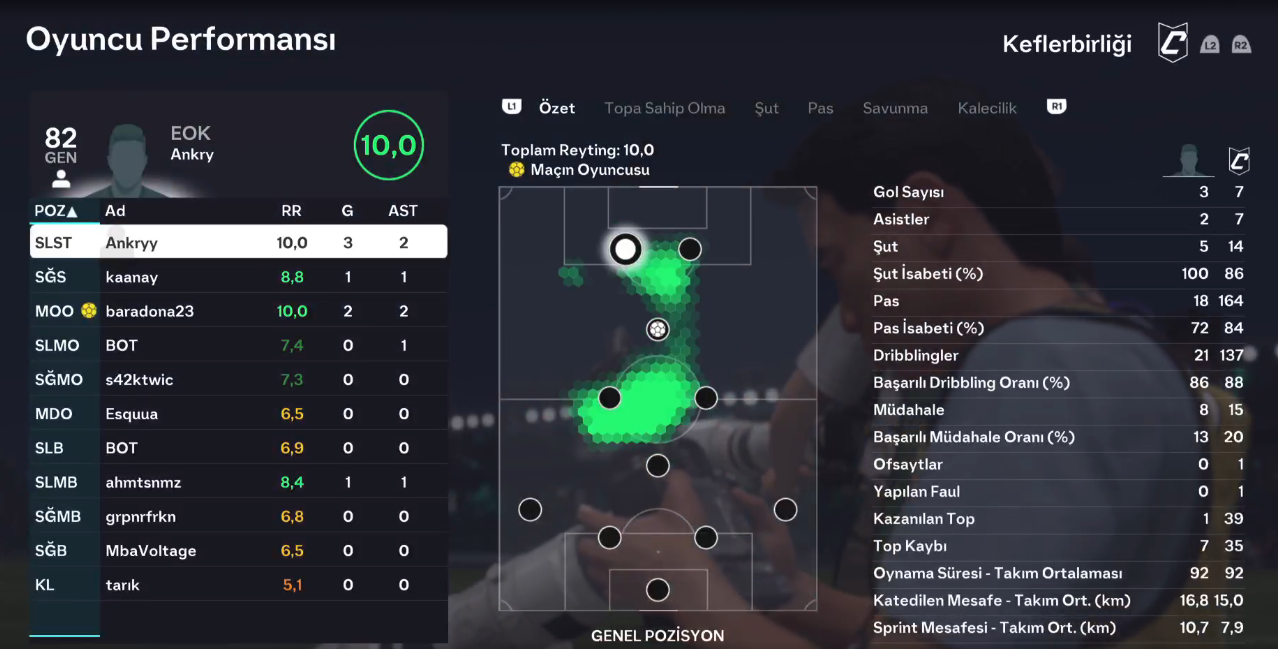
Task: Select MbaVoltage in the list
Action: (x=238, y=551)
